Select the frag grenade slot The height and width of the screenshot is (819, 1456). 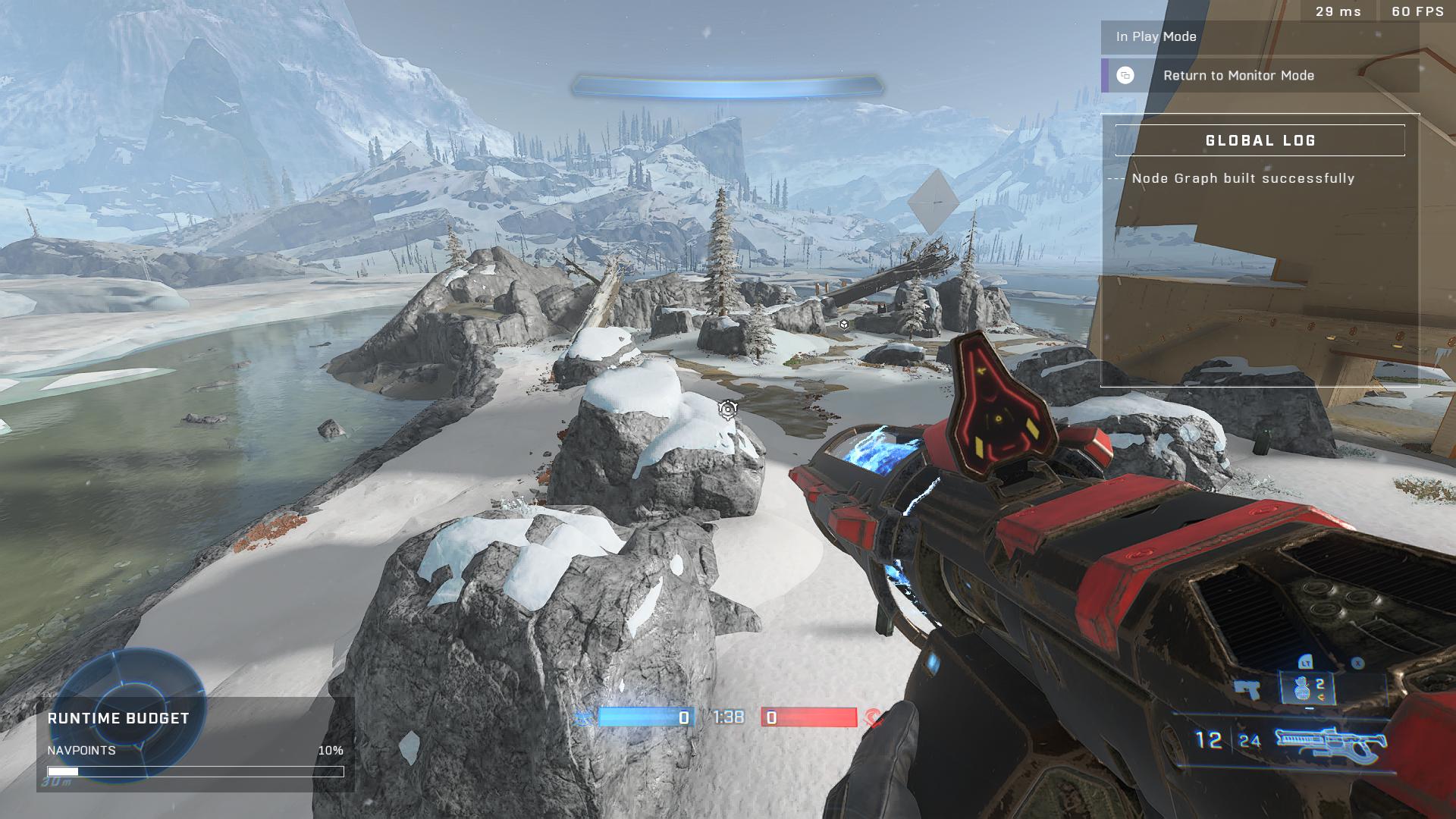tap(1305, 689)
